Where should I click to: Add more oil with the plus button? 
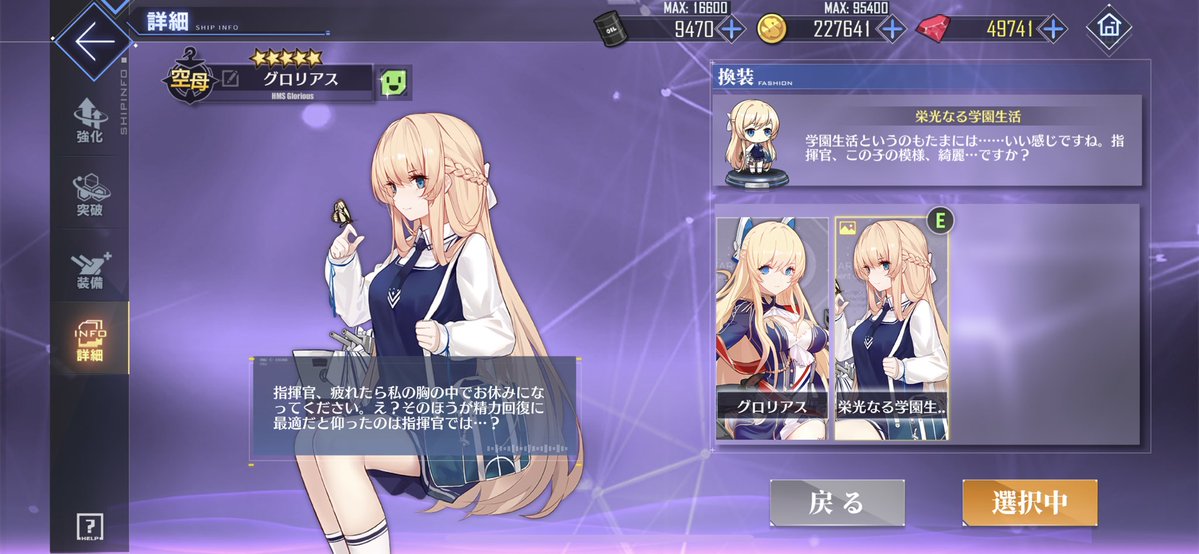point(731,28)
